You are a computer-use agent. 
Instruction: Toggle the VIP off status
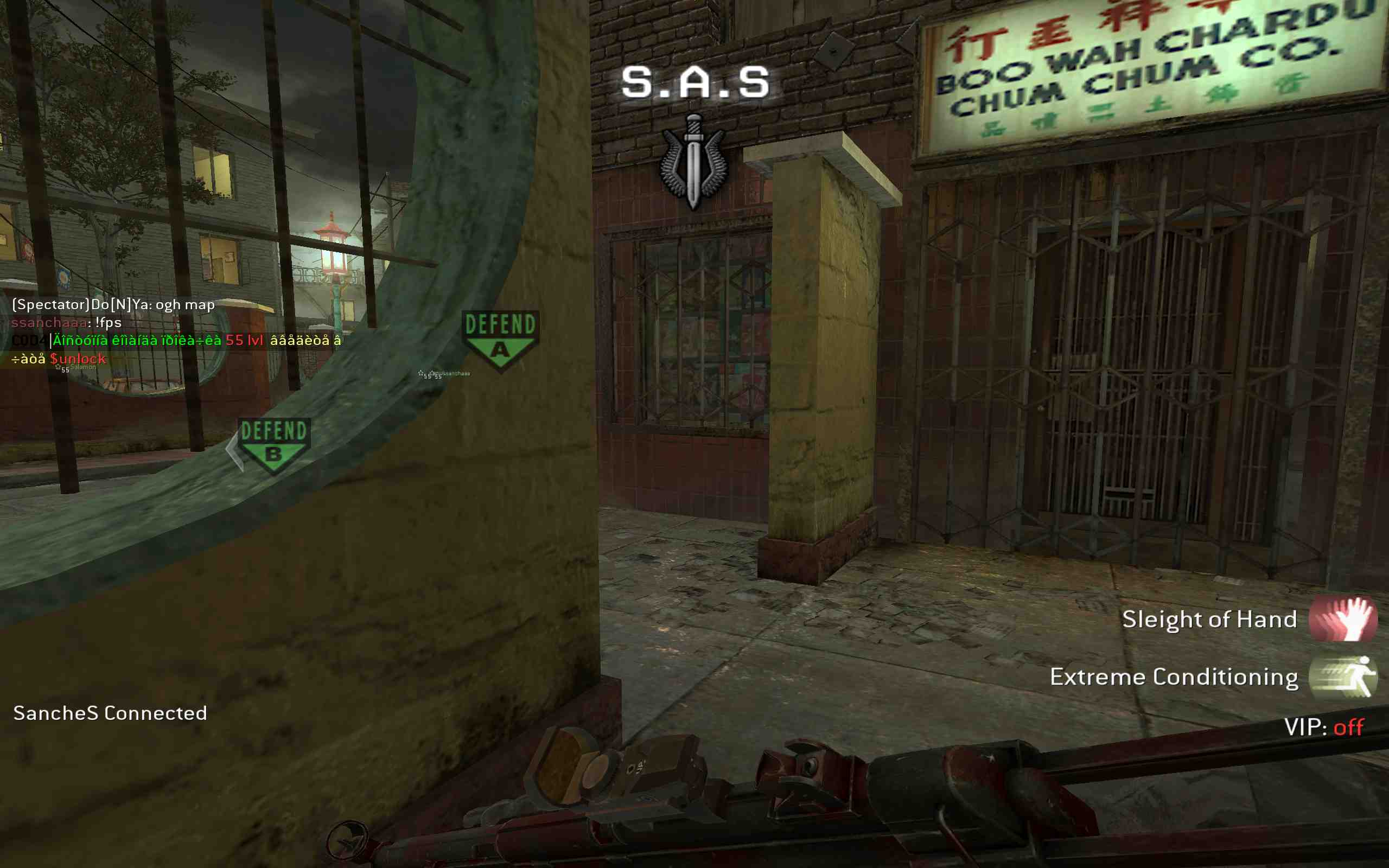(1348, 727)
